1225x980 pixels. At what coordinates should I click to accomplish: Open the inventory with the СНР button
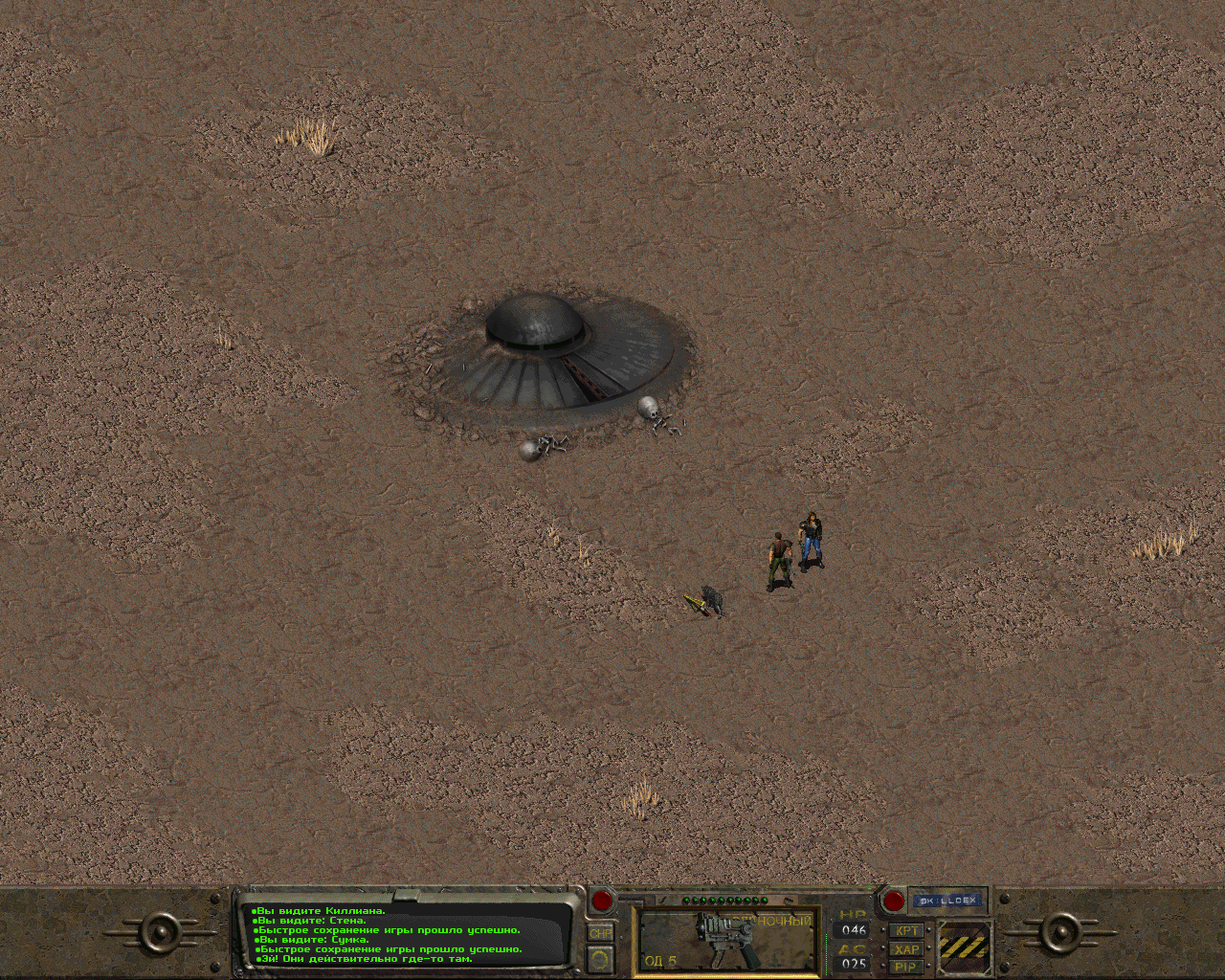coord(603,933)
